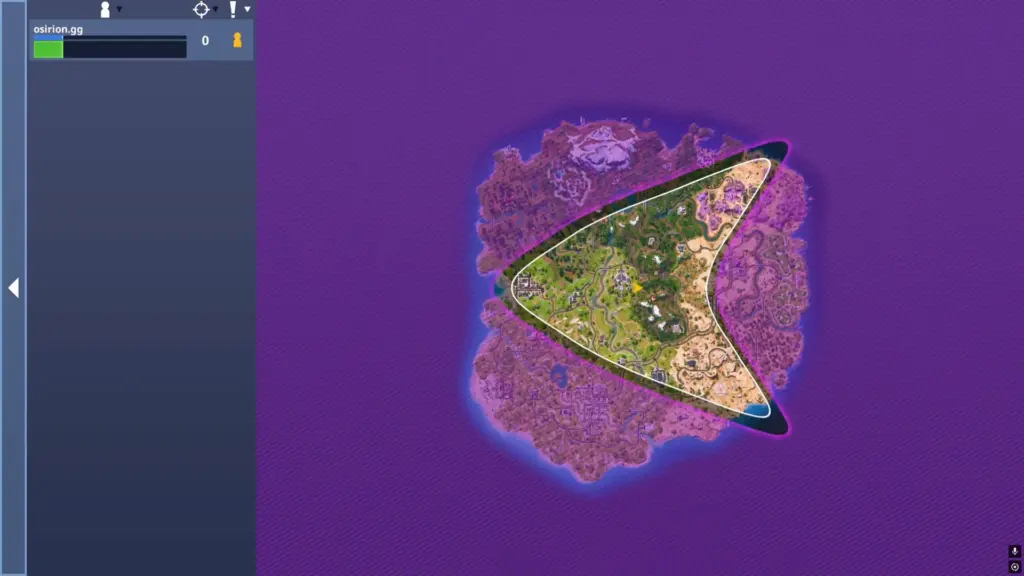The width and height of the screenshot is (1024, 576).
Task: Toggle the microphone icon
Action: point(1014,551)
